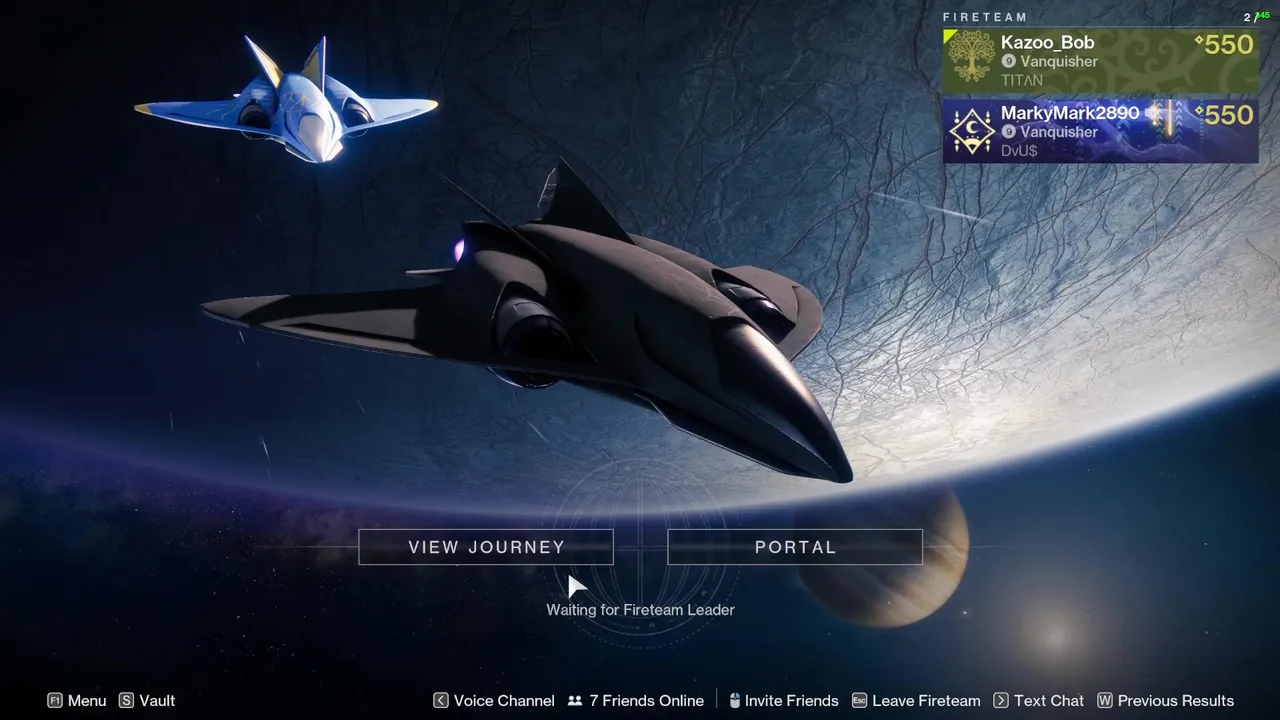The height and width of the screenshot is (720, 1280).
Task: Open Voice Channel settings
Action: click(494, 701)
